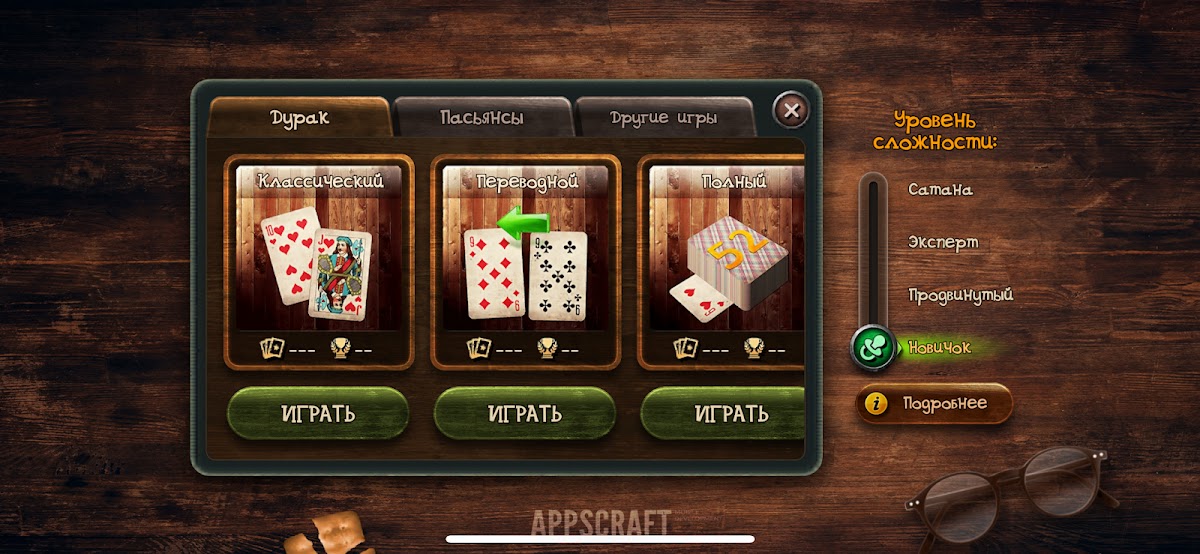The height and width of the screenshot is (554, 1200).
Task: Pick the Полный 52-card deck card
Action: [x=725, y=260]
